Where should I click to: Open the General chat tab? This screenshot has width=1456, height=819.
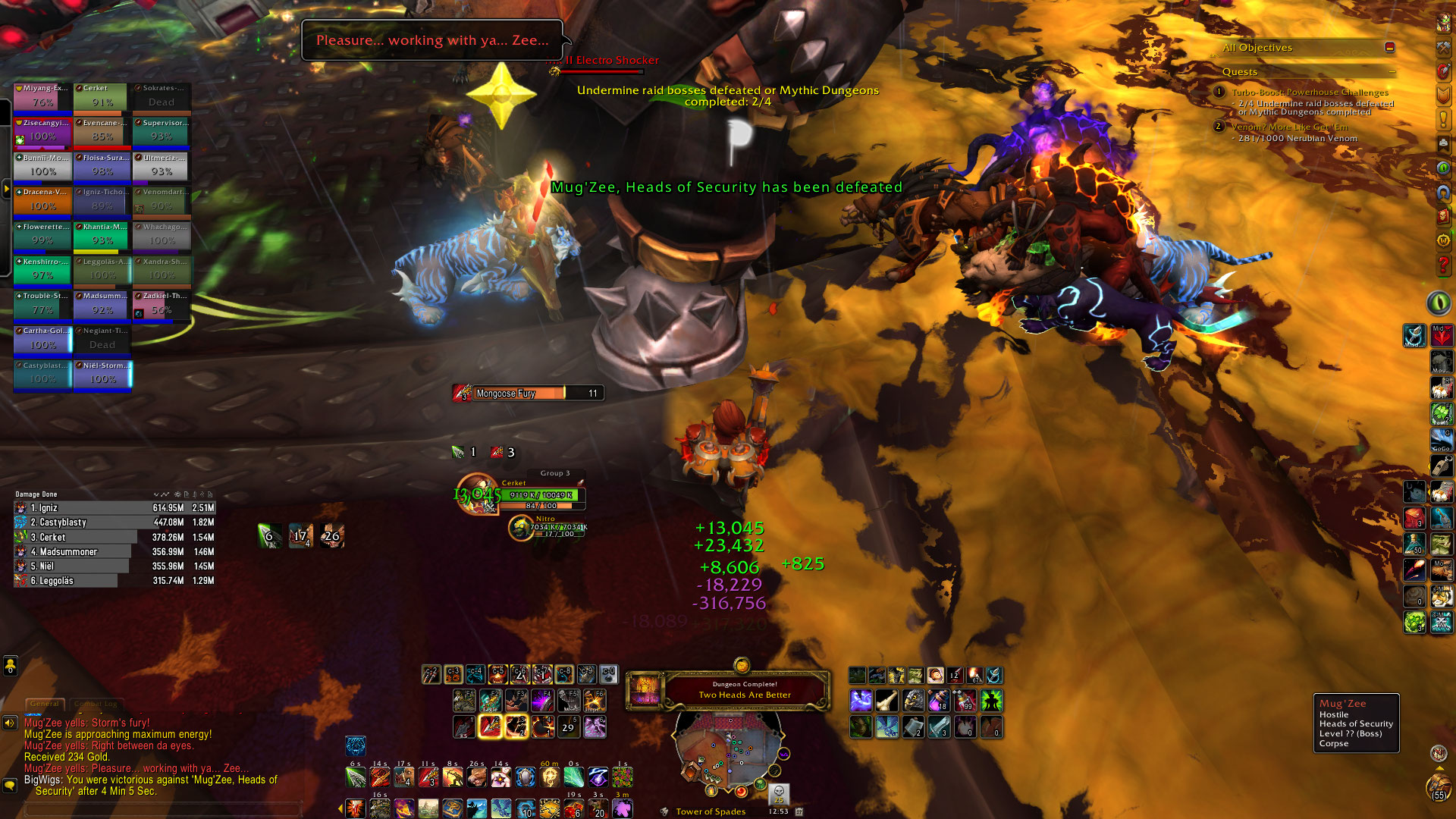coord(45,704)
